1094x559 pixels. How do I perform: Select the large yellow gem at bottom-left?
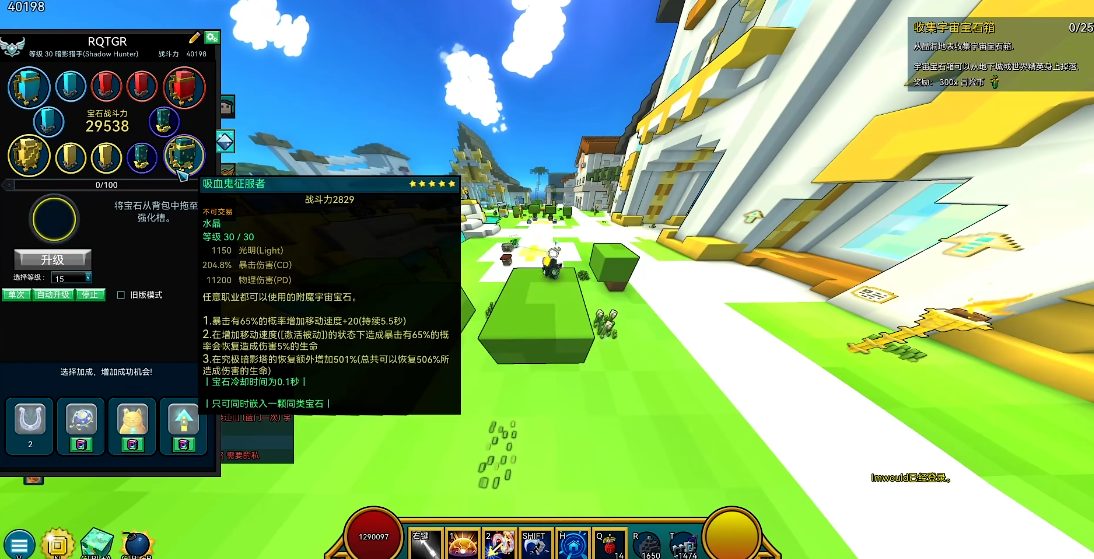point(29,155)
